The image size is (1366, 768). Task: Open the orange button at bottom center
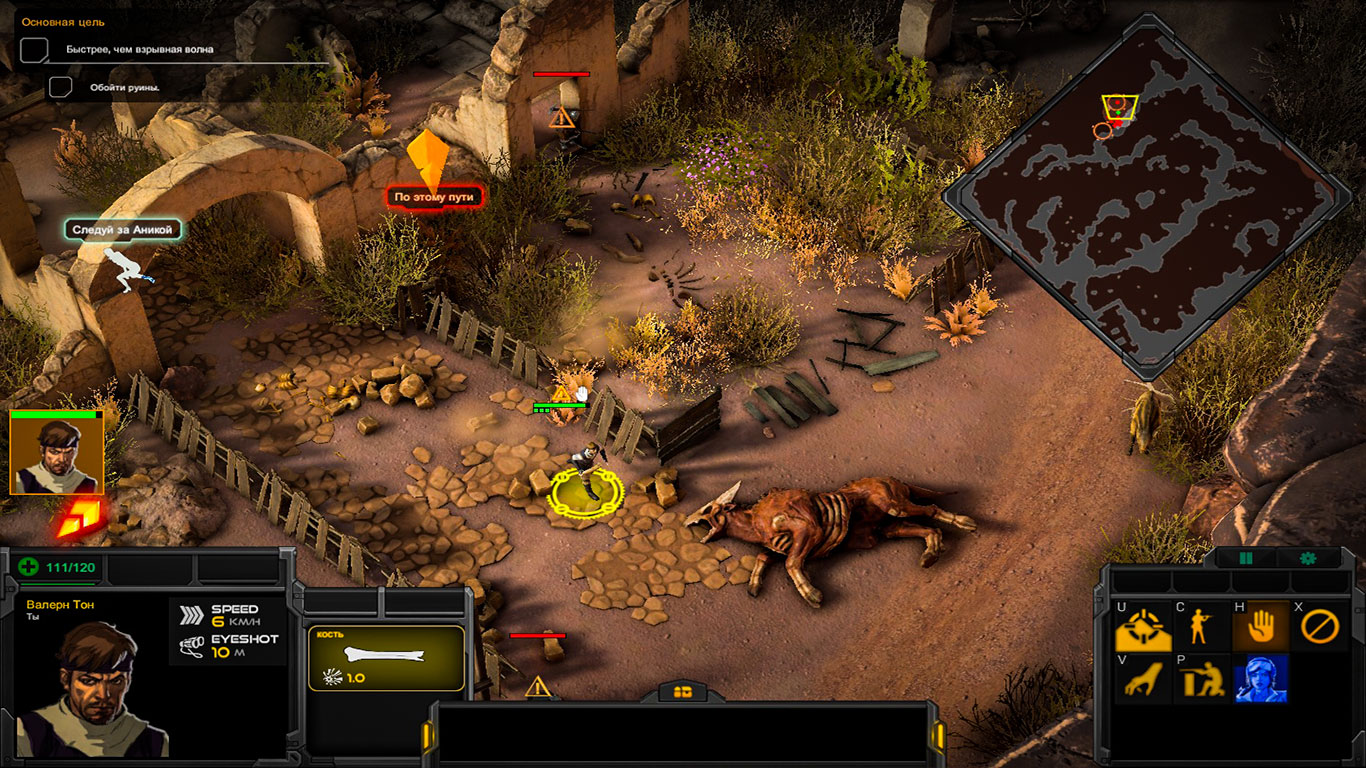683,691
